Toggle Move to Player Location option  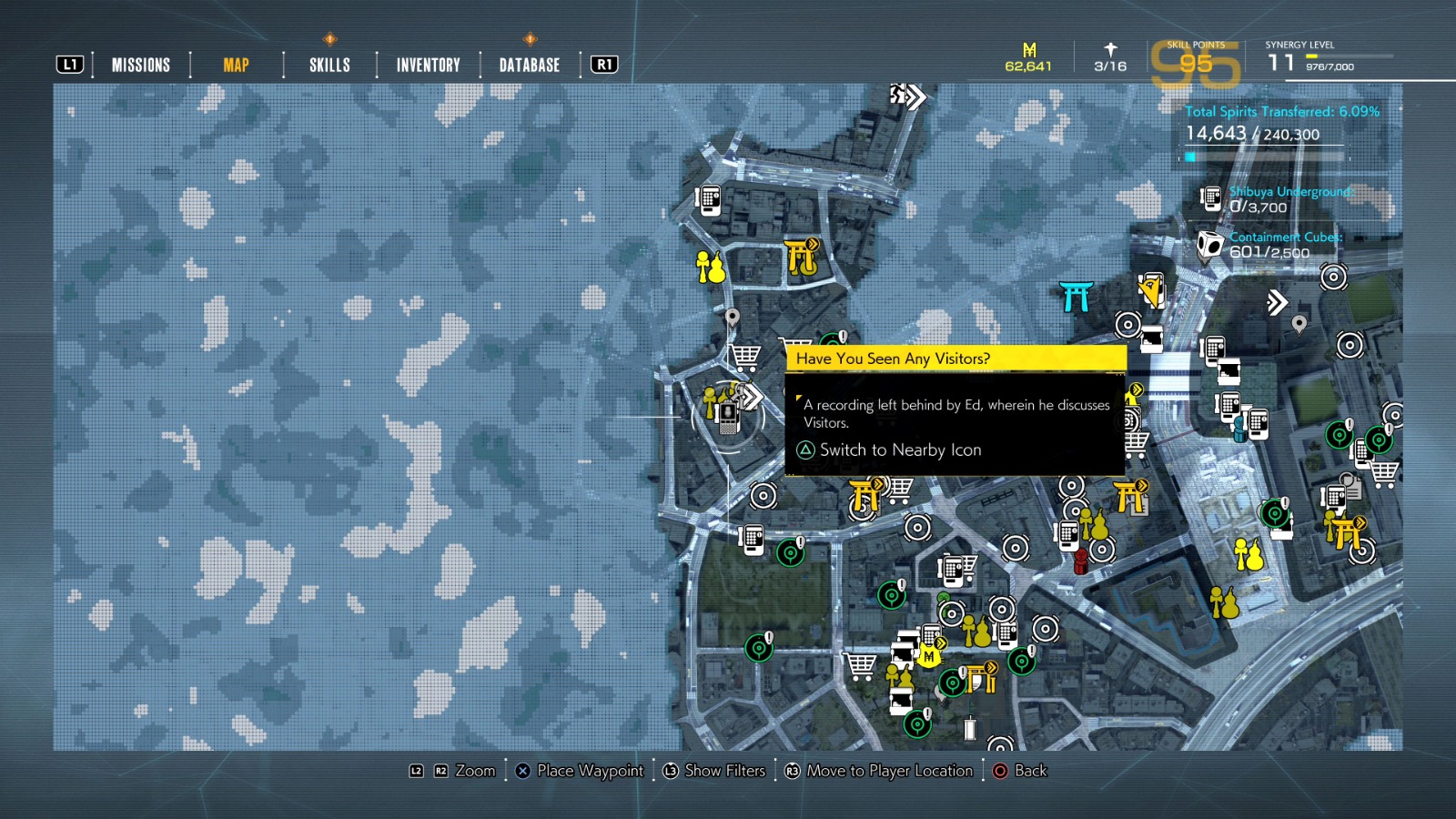pyautogui.click(x=878, y=771)
